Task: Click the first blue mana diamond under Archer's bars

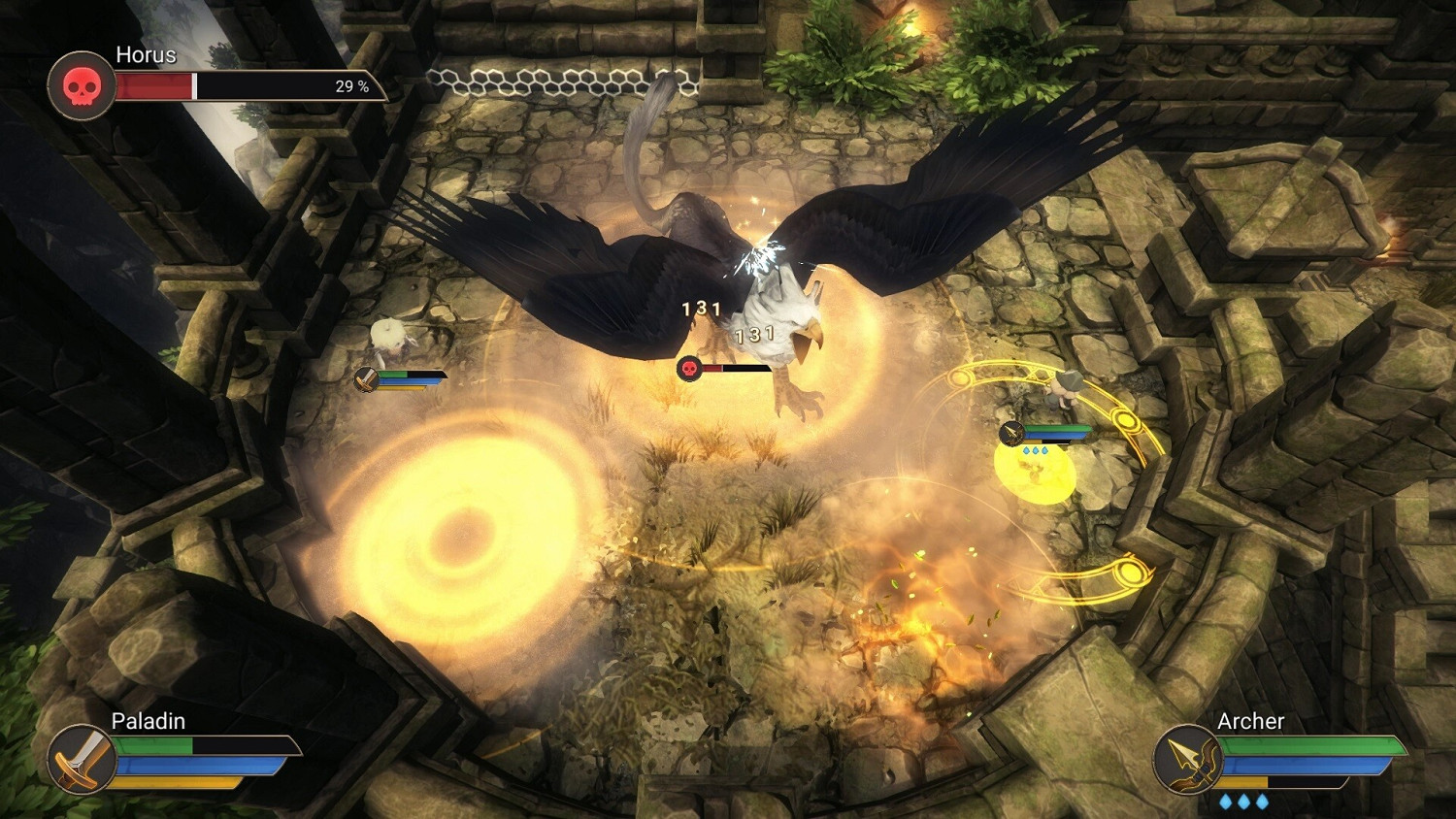Action: [x=1226, y=802]
